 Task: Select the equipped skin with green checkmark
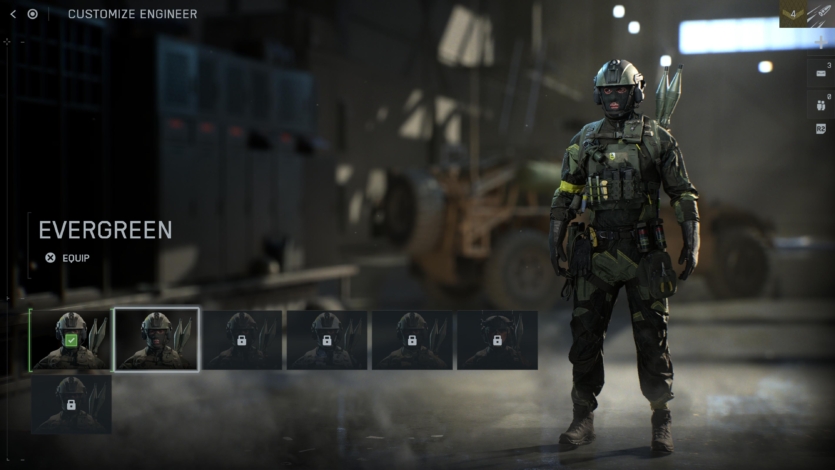point(71,340)
